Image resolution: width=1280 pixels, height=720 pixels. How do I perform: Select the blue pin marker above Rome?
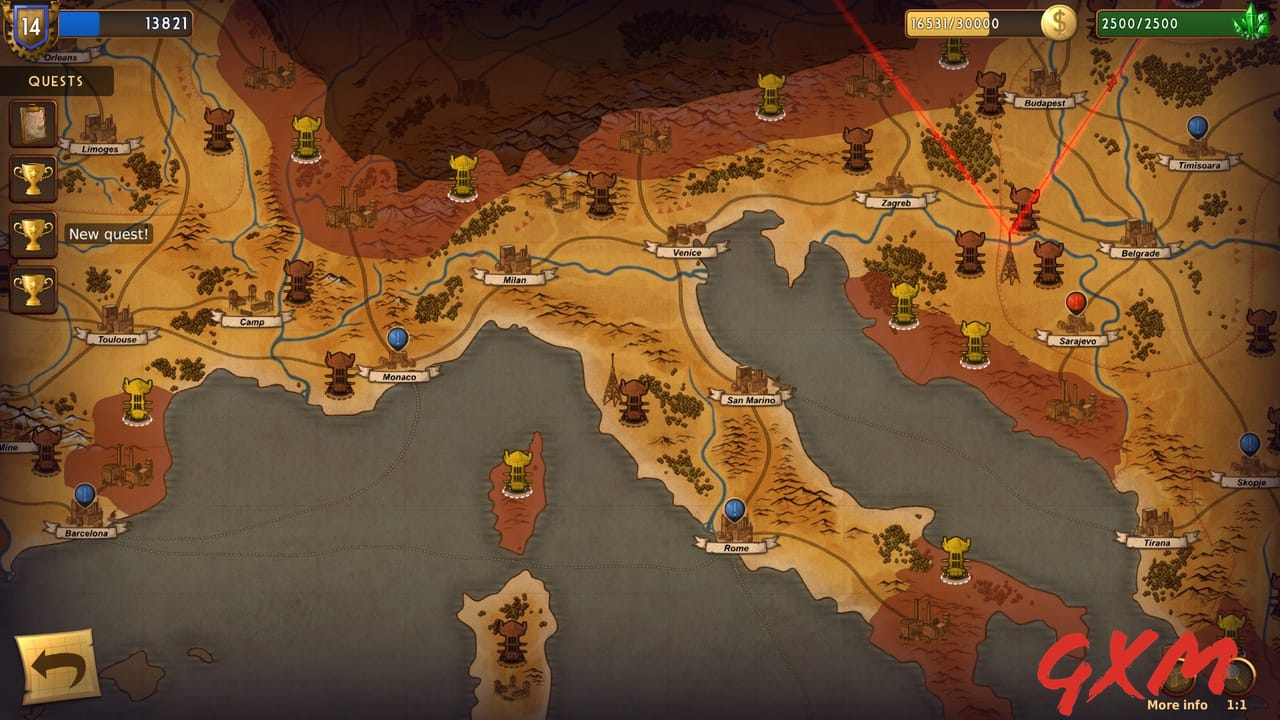click(733, 511)
